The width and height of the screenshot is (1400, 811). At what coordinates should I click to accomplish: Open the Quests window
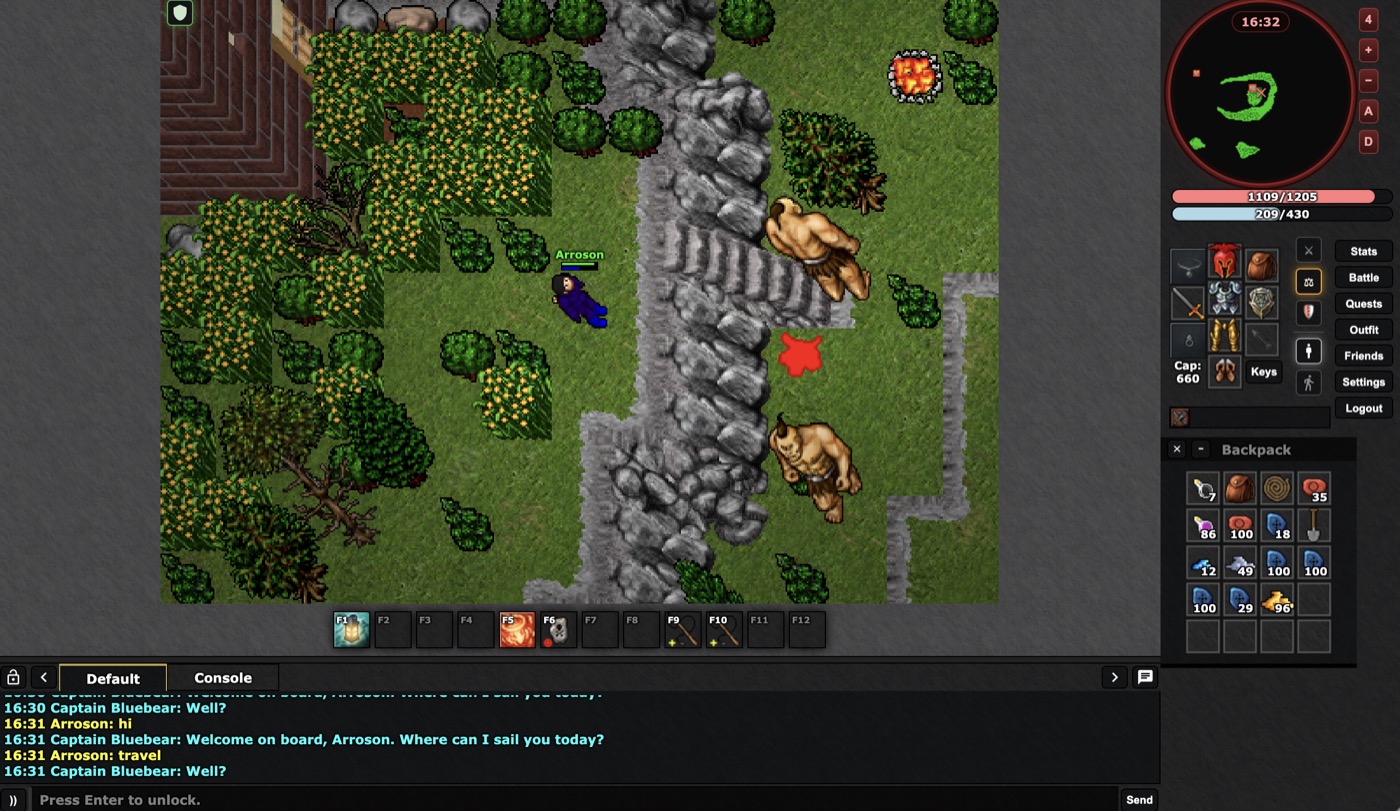[1362, 303]
